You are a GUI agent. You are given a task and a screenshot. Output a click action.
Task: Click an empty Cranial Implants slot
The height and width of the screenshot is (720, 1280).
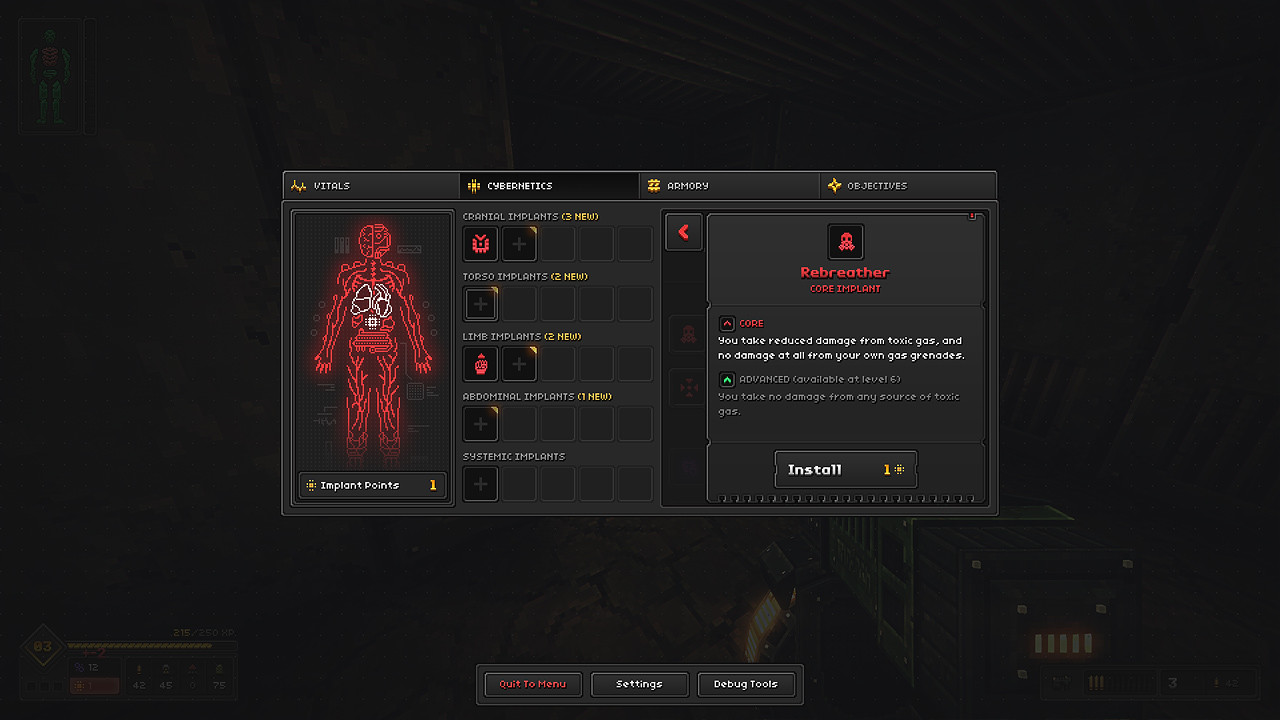(x=557, y=243)
